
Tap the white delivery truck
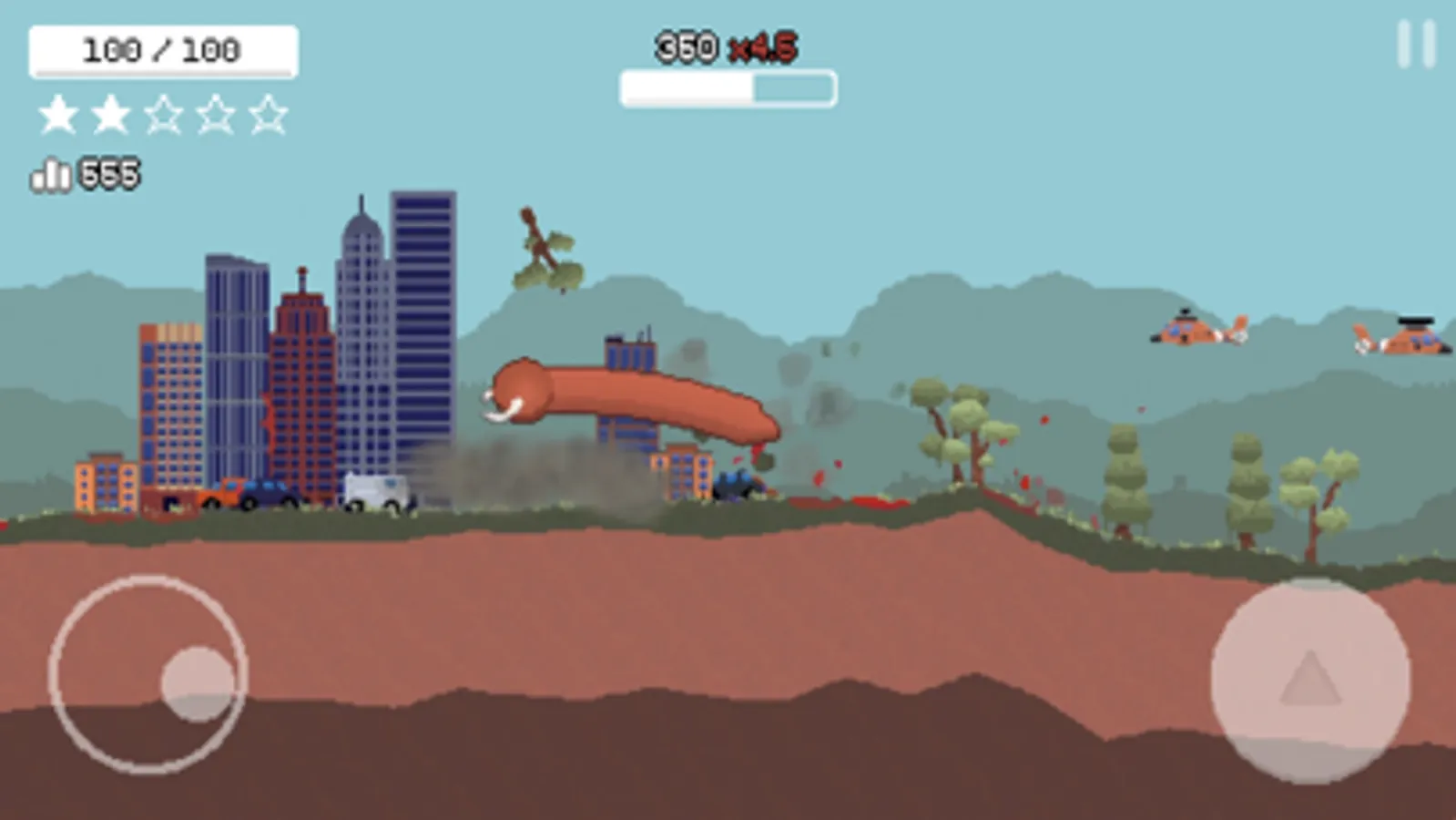(378, 490)
